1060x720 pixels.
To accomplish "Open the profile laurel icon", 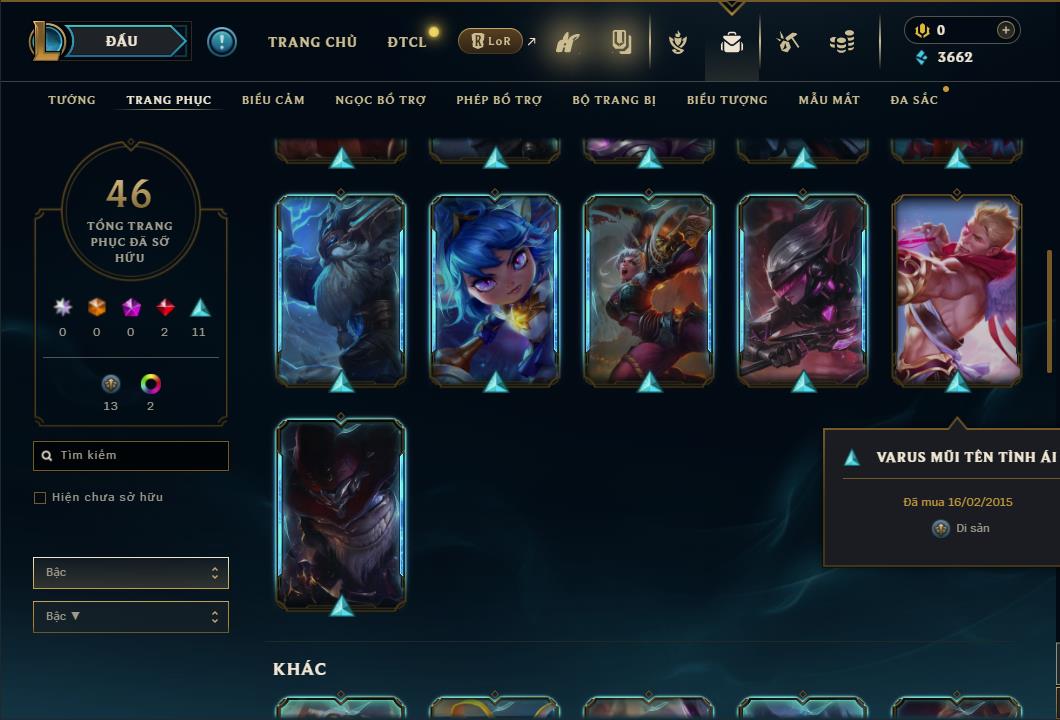I will coord(678,42).
